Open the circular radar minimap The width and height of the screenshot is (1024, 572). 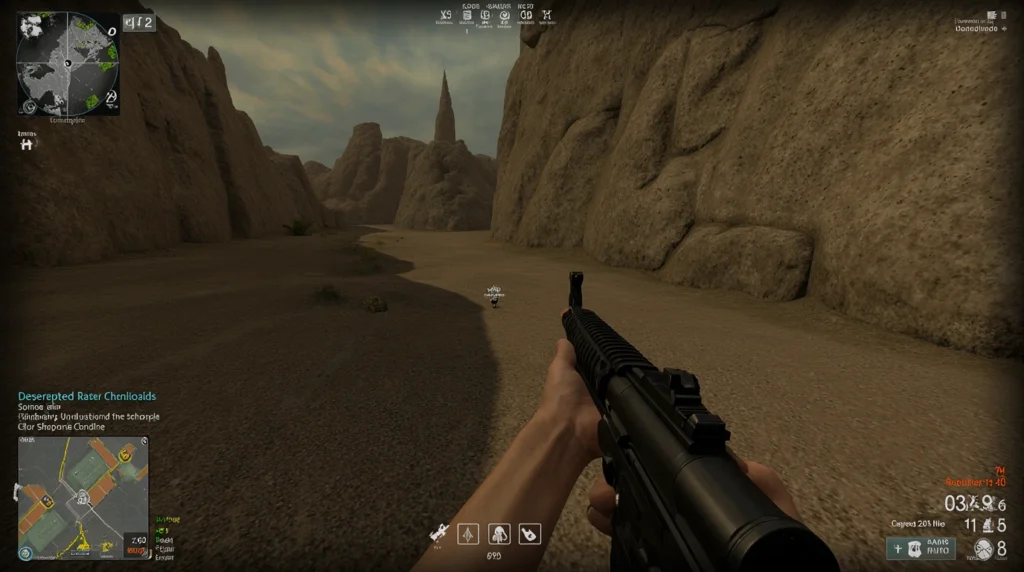pyautogui.click(x=67, y=63)
